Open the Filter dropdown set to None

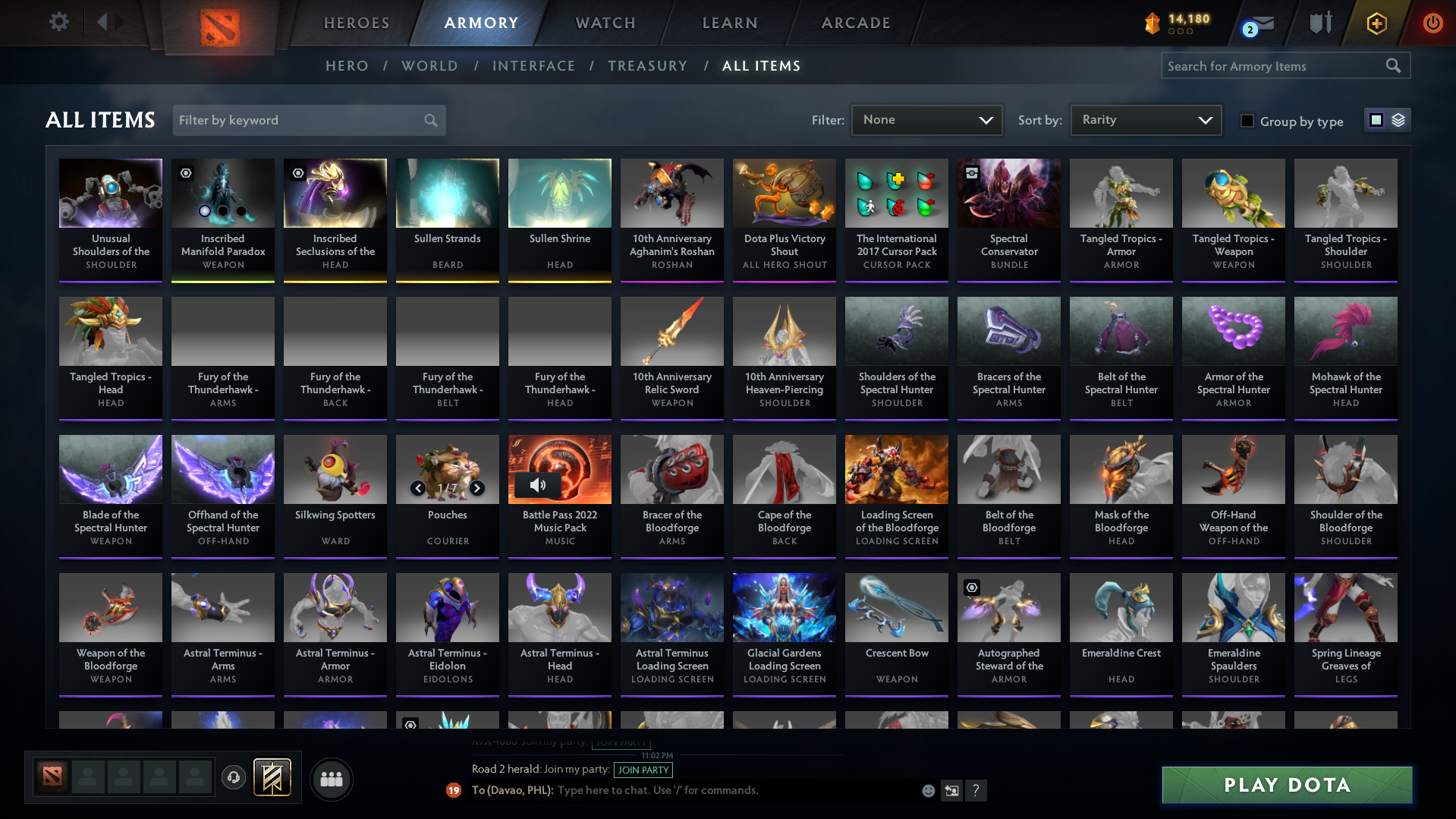coord(926,119)
